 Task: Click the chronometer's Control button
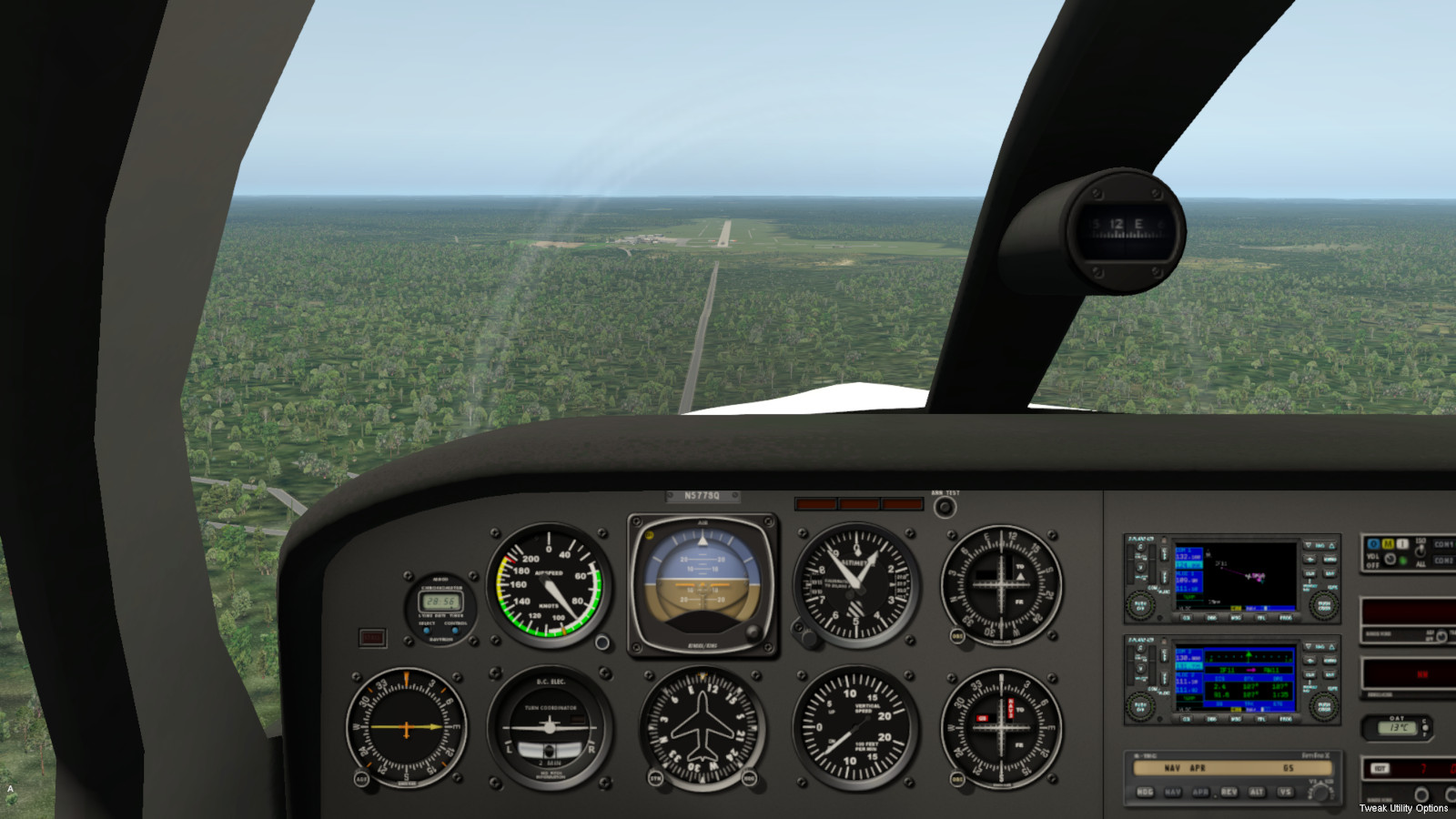click(455, 630)
